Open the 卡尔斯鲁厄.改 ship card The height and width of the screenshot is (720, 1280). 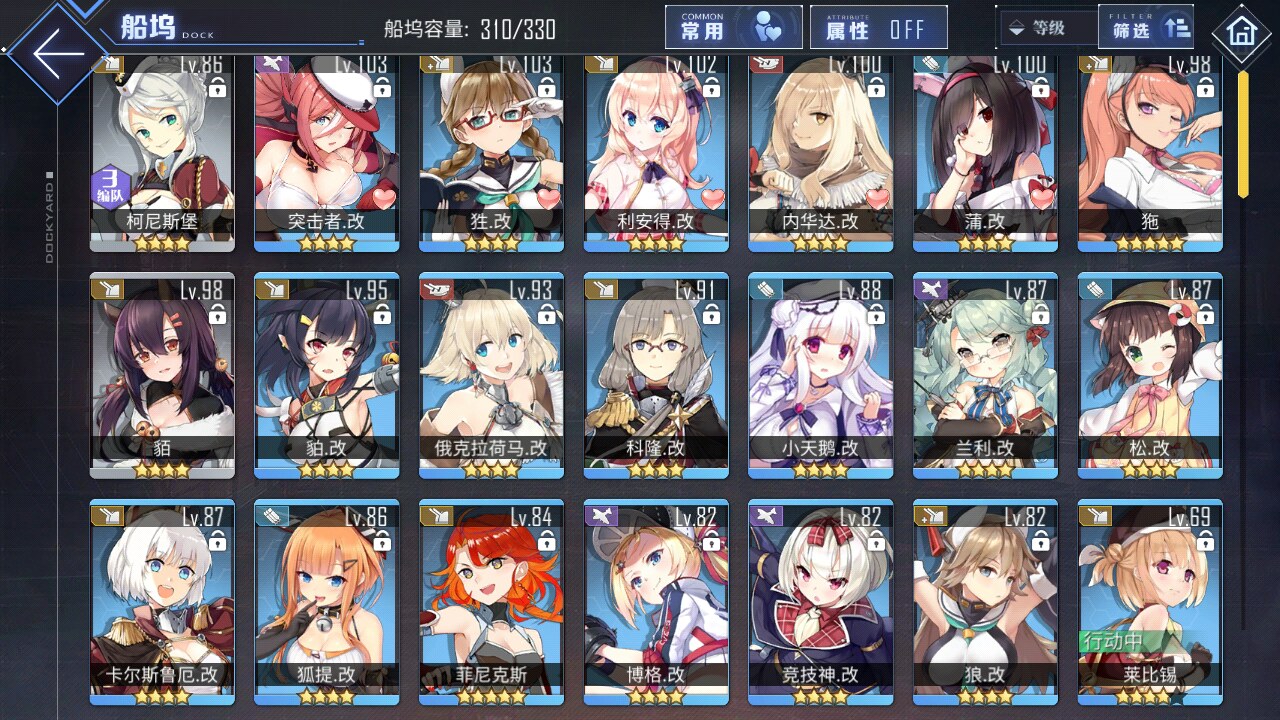coord(162,600)
